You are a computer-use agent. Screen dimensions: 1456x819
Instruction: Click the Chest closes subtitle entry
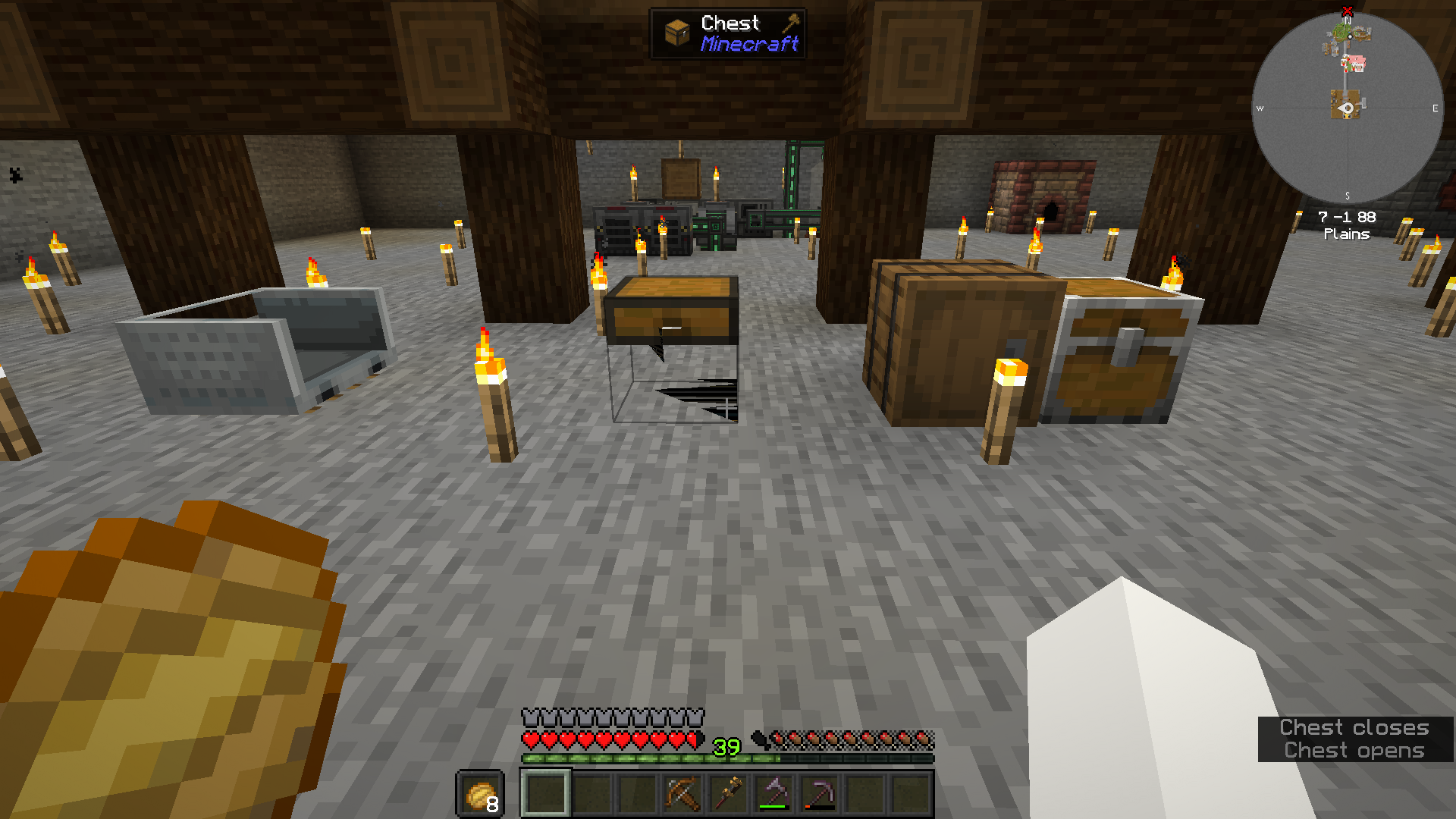coord(1354,728)
